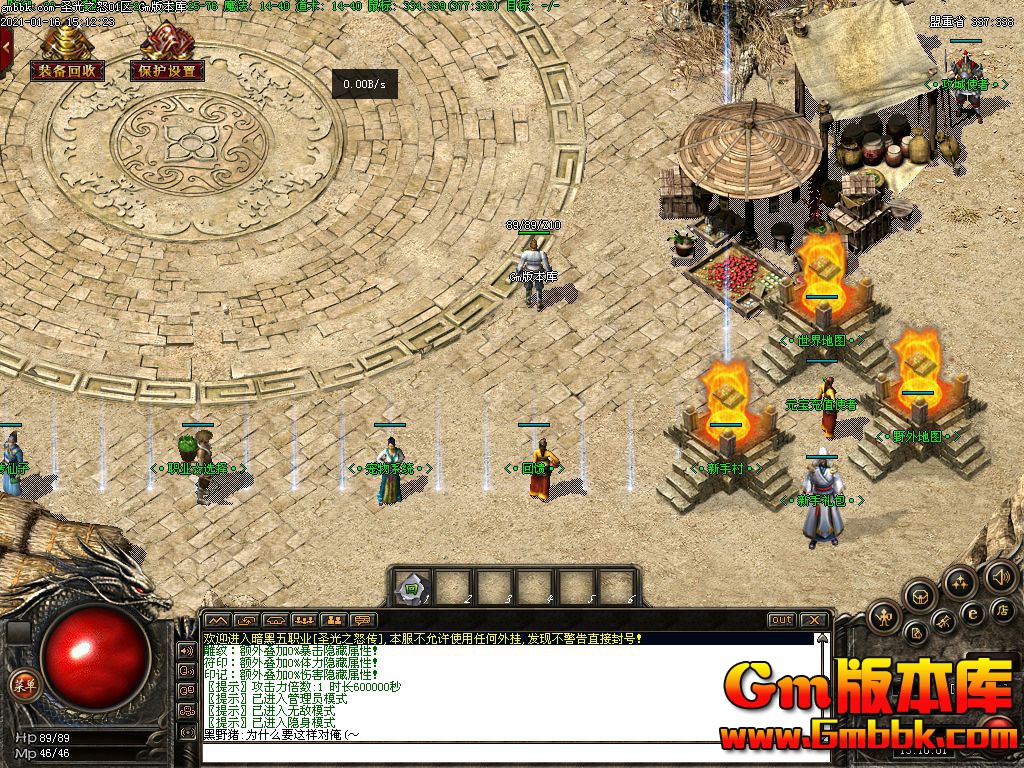Viewport: 1024px width, 768px height.
Task: Toggle the speaker icon beside chat log
Action: (x=186, y=650)
